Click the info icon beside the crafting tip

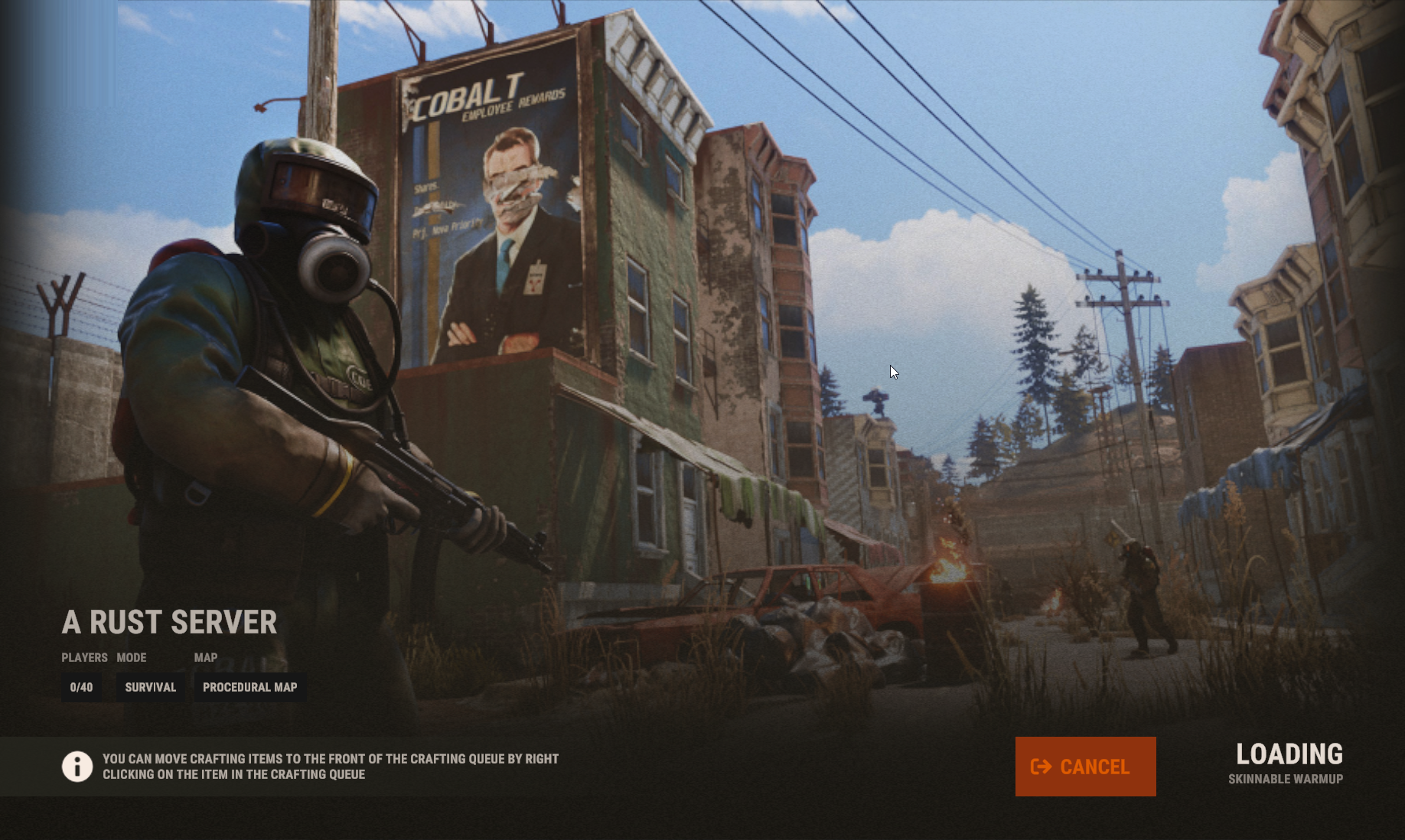click(x=77, y=767)
